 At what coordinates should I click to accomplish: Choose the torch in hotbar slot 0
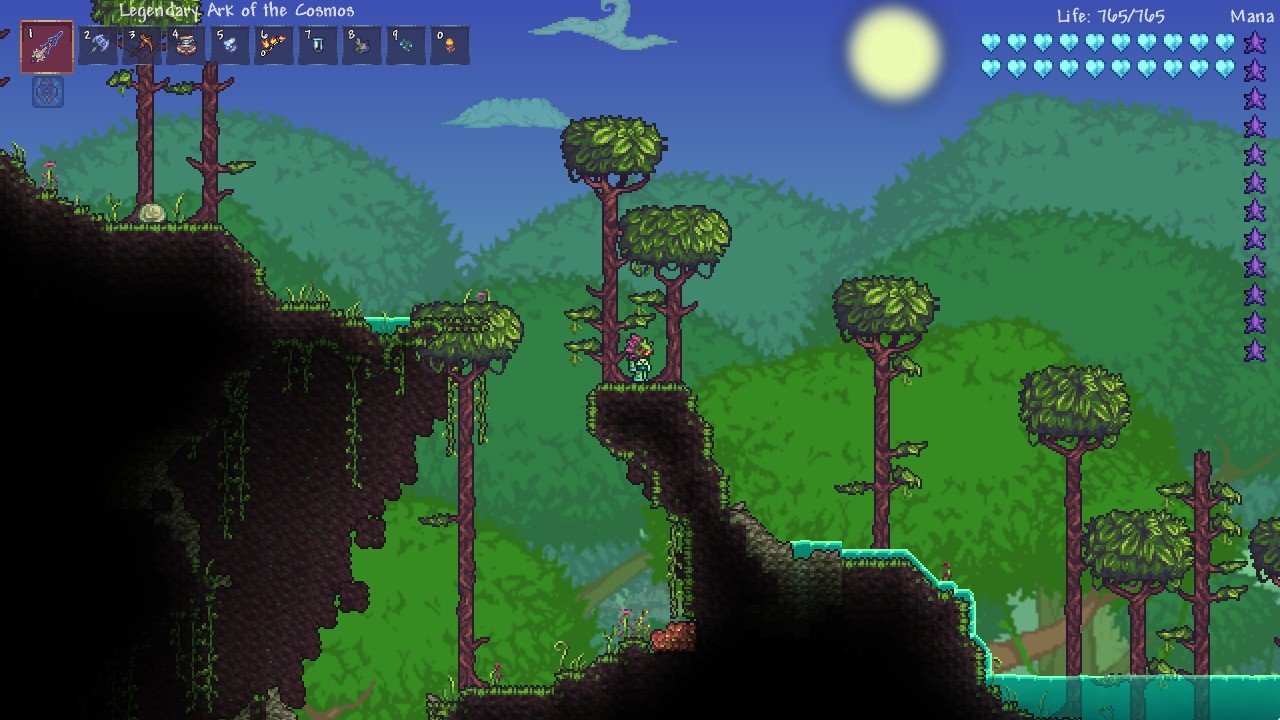(x=449, y=46)
